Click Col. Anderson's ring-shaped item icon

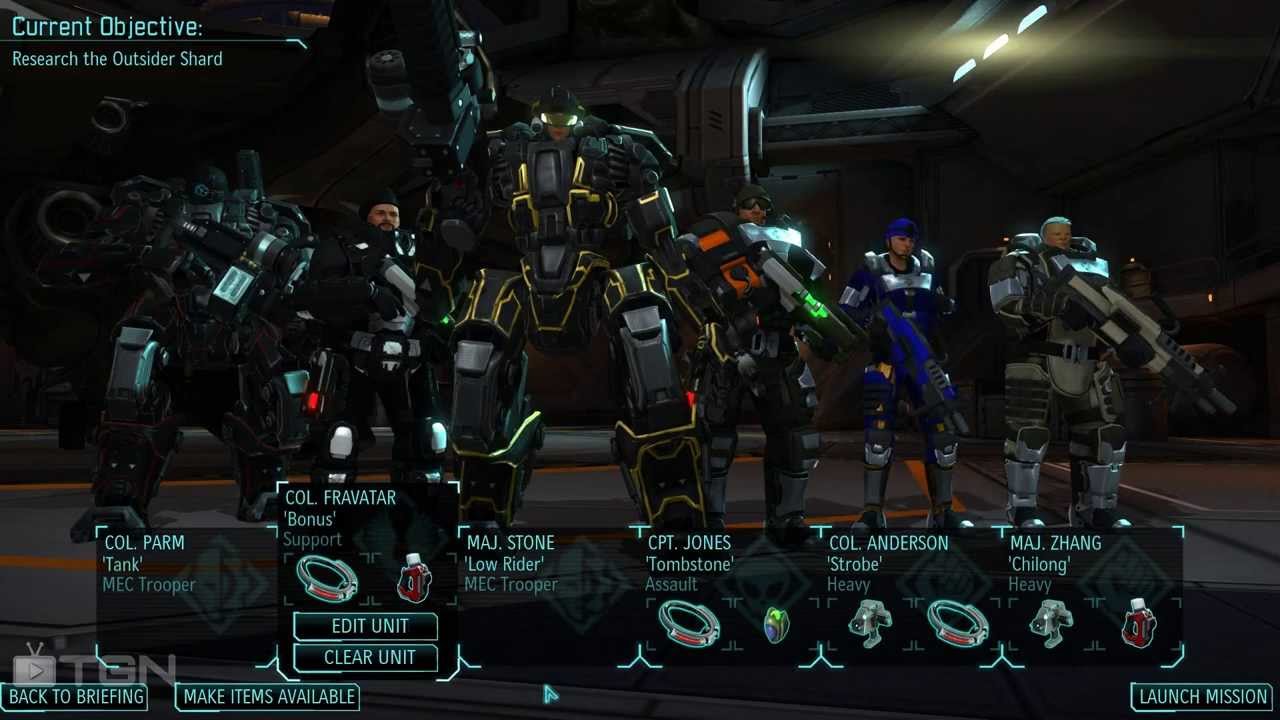(957, 623)
